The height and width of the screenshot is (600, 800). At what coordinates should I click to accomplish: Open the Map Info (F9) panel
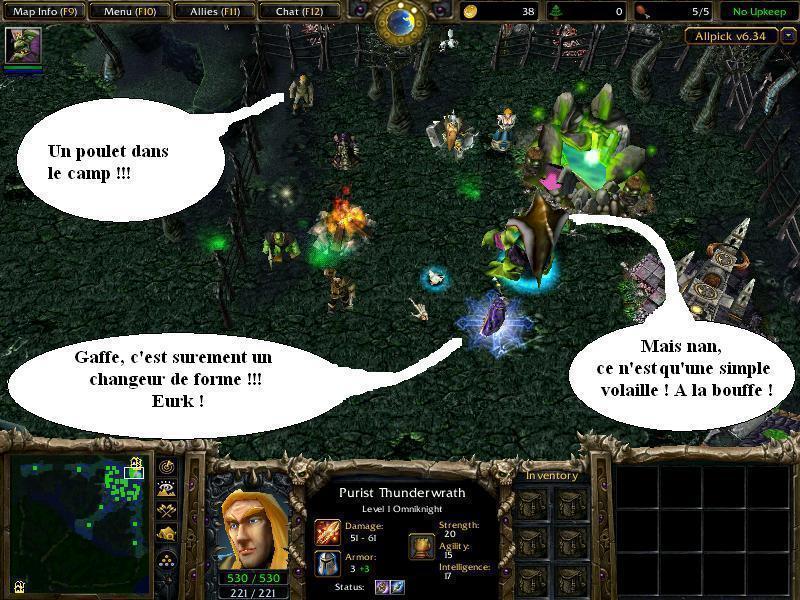(x=42, y=12)
